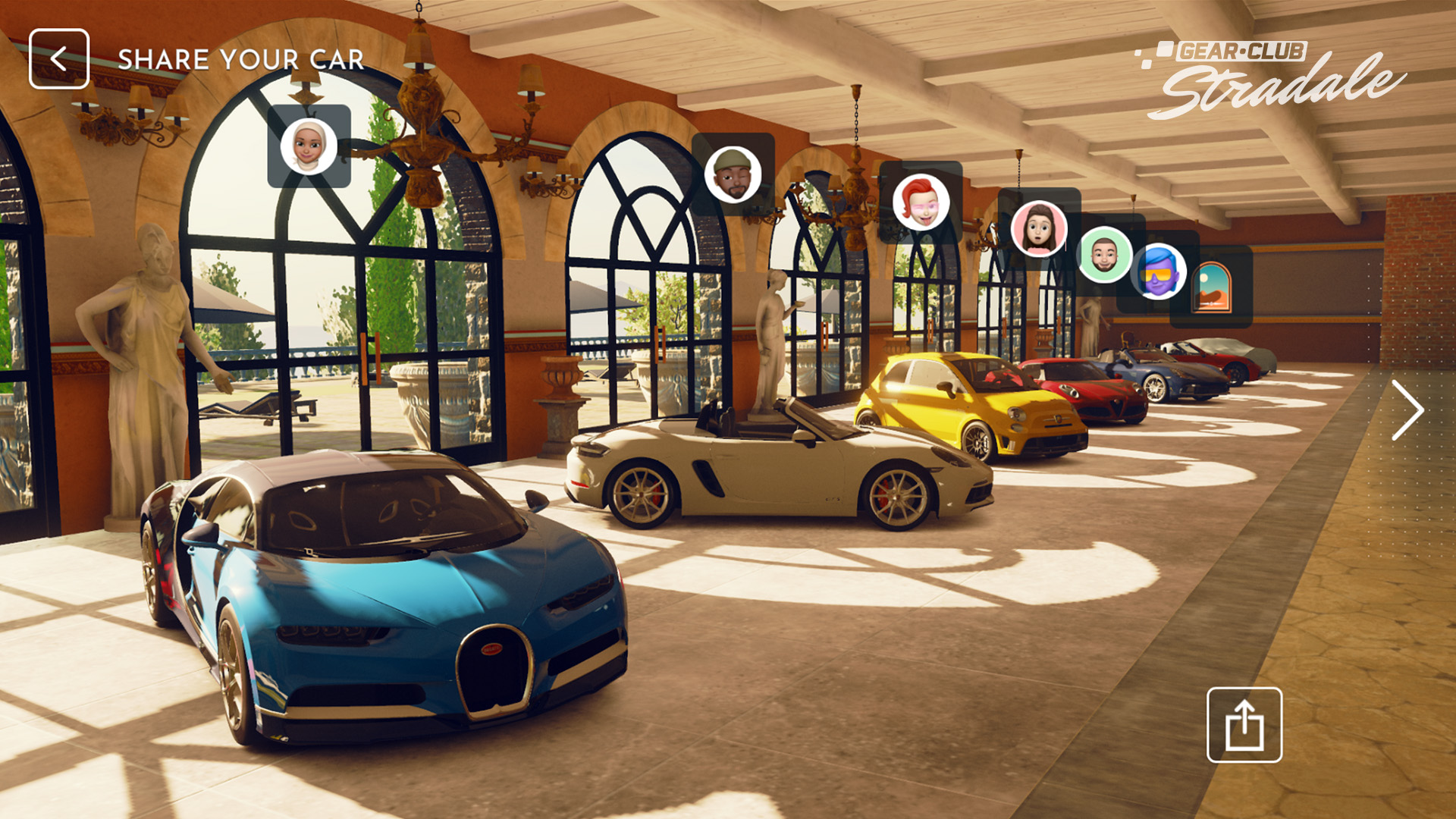
Task: Select the surprised brown-haired avatar
Action: [x=1038, y=228]
